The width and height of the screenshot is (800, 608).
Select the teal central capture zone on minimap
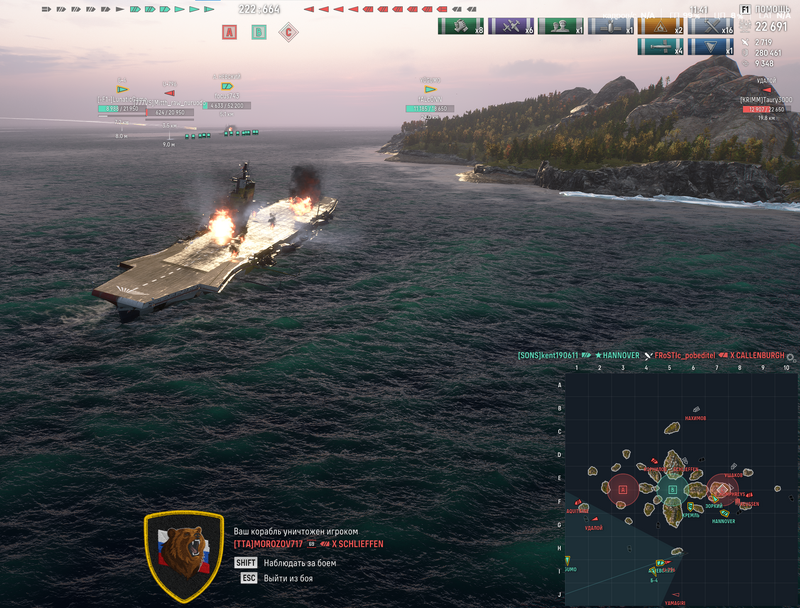[x=672, y=489]
